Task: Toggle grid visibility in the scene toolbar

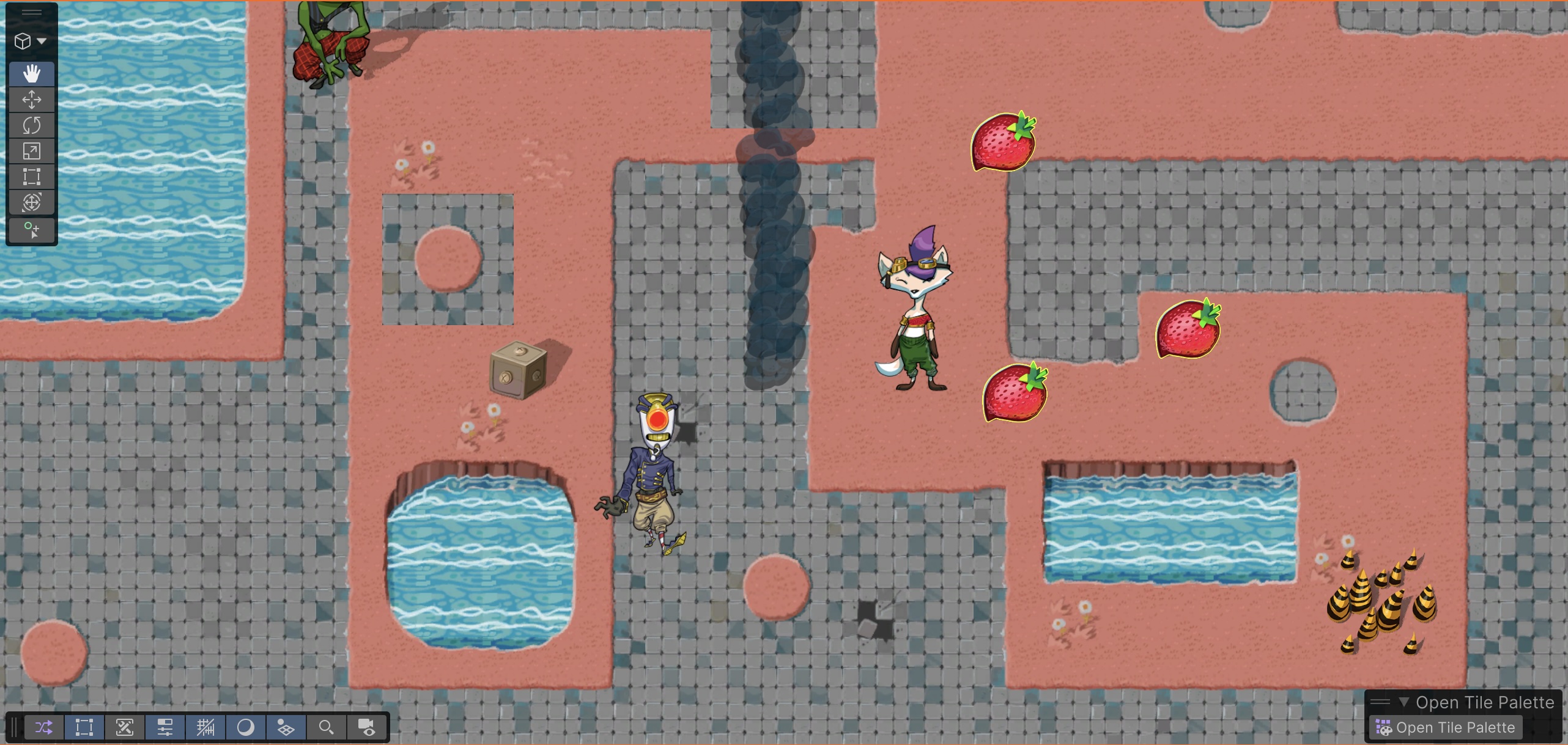Action: tap(206, 727)
